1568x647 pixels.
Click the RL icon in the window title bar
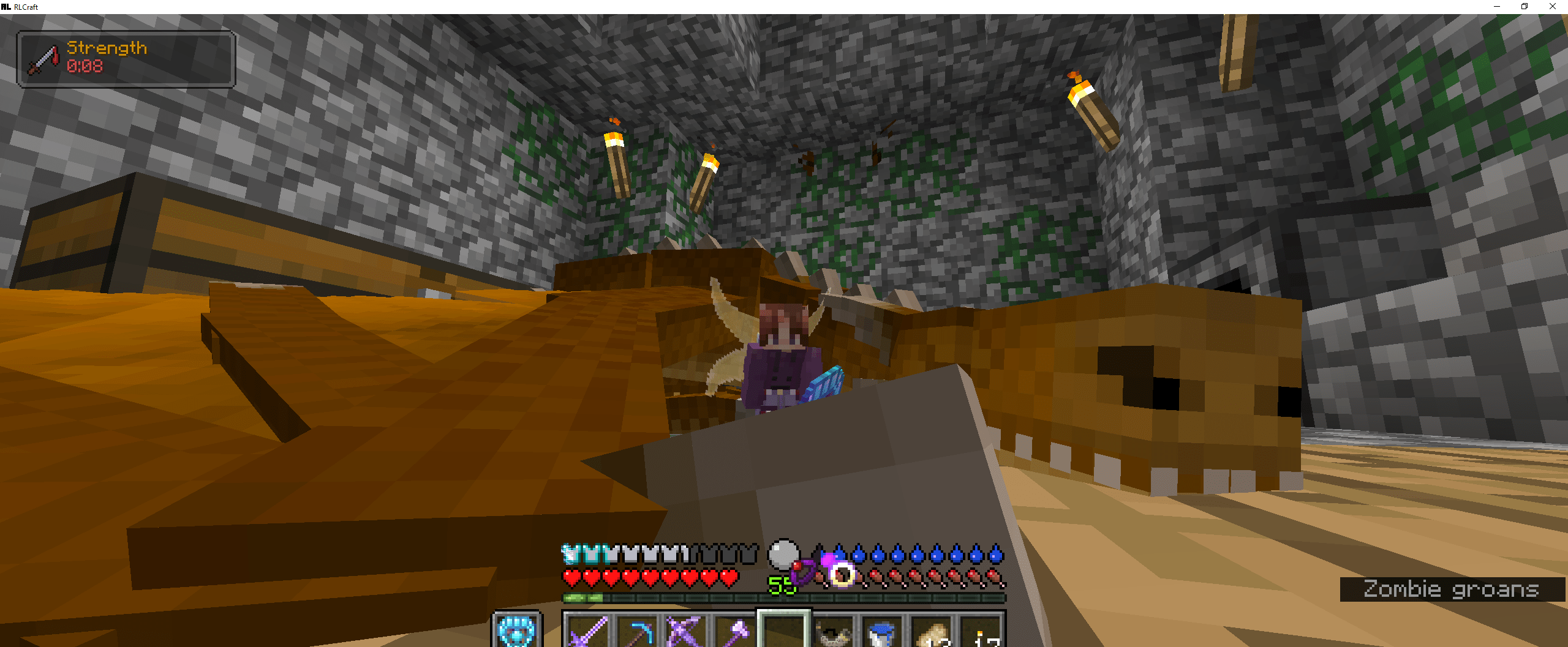pos(6,7)
